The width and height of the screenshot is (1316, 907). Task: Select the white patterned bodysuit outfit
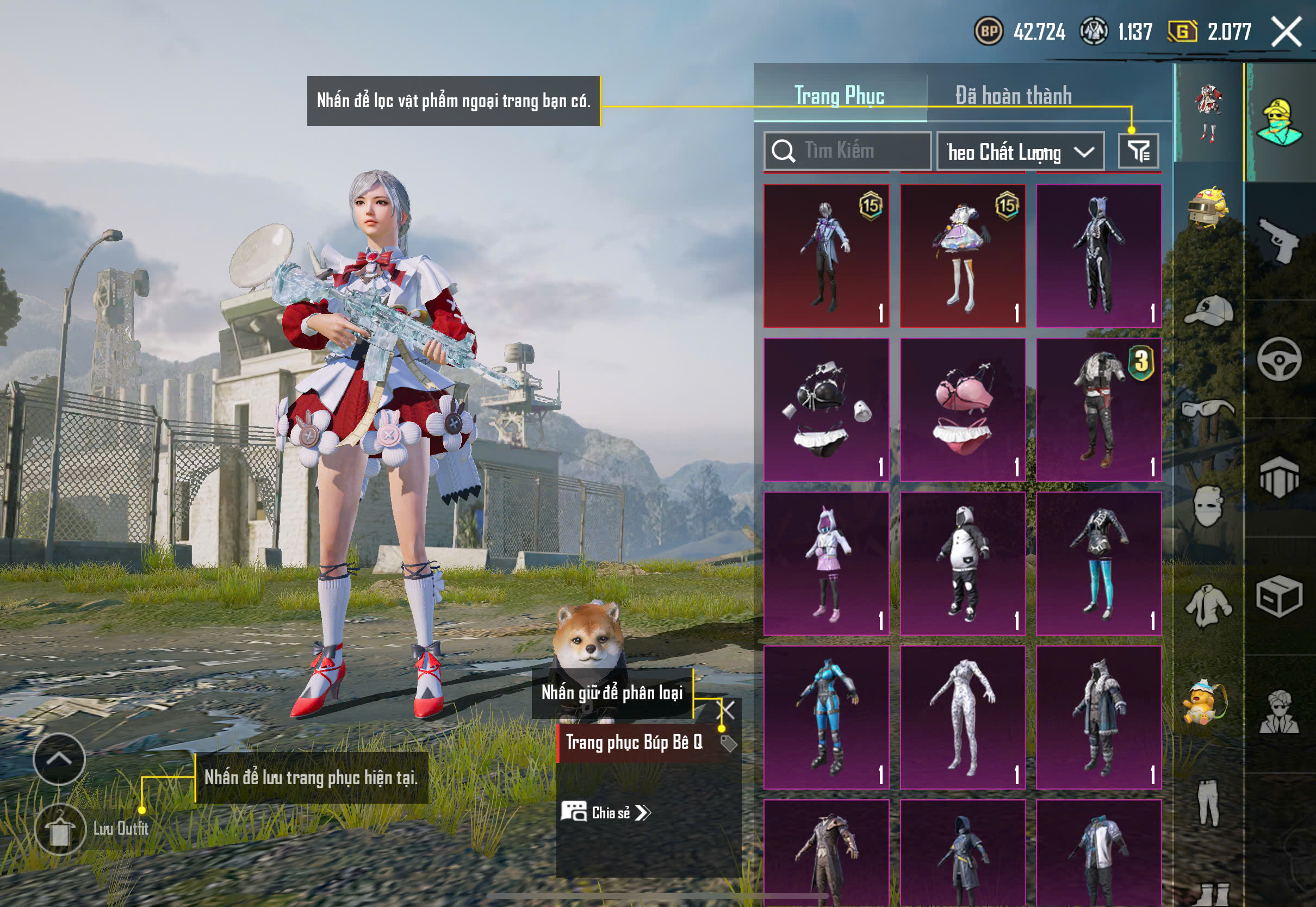(x=963, y=717)
